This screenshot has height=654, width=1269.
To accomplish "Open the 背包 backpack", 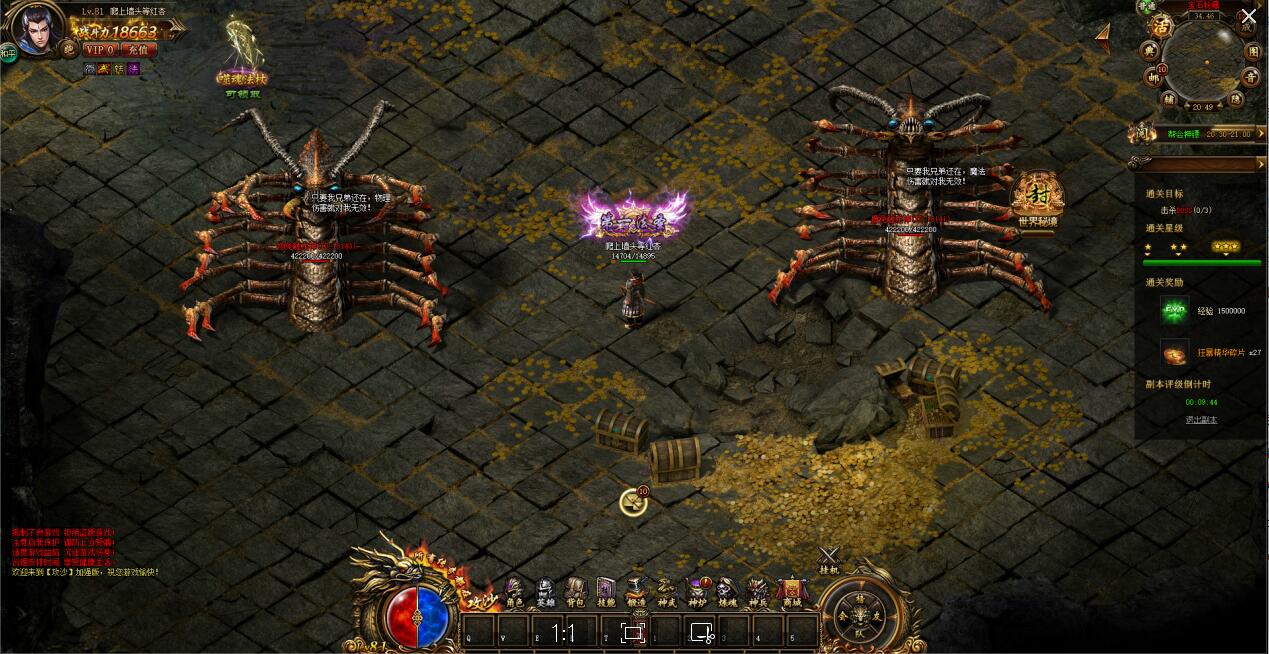I will (575, 592).
